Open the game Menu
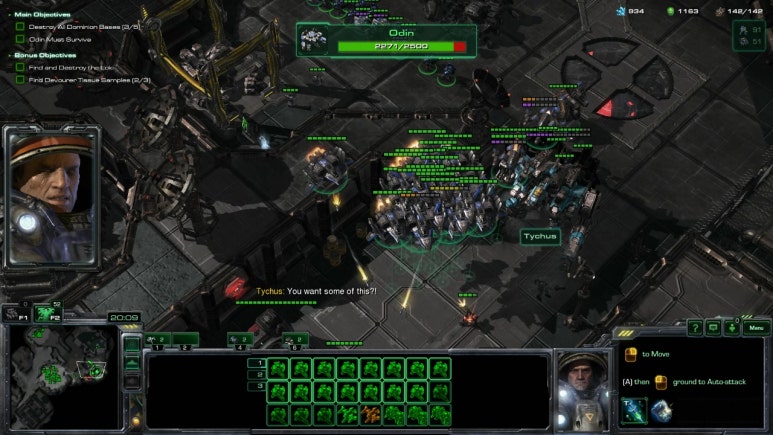Viewport: 773px width, 435px height. [757, 327]
